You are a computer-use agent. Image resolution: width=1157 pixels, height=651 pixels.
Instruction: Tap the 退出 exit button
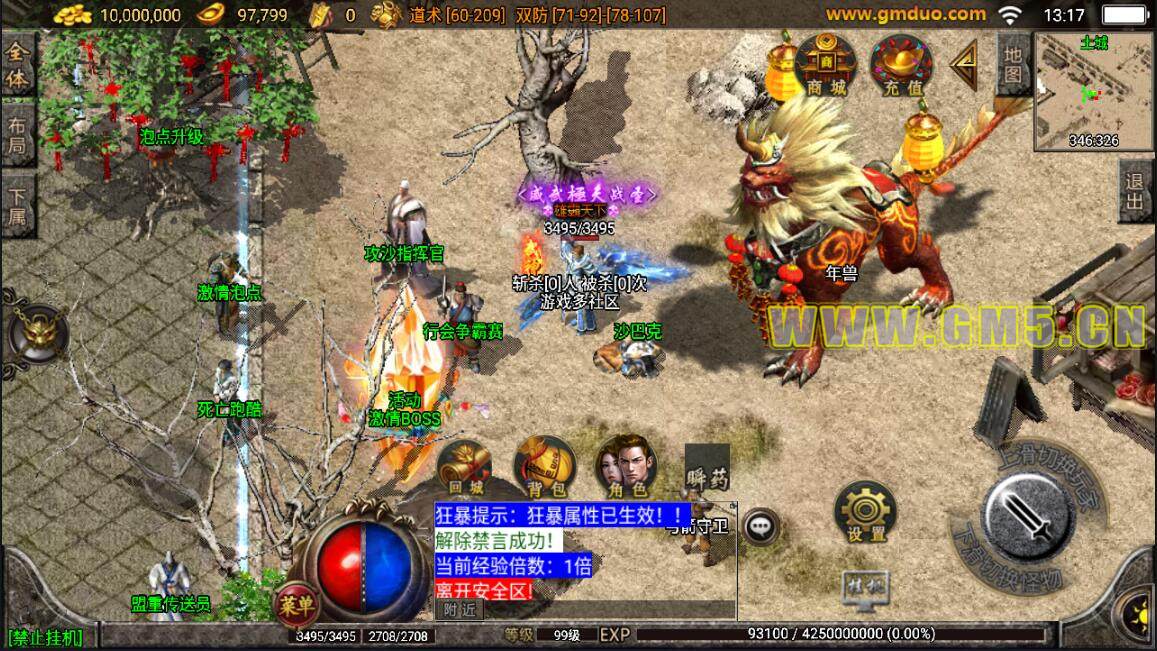1135,189
